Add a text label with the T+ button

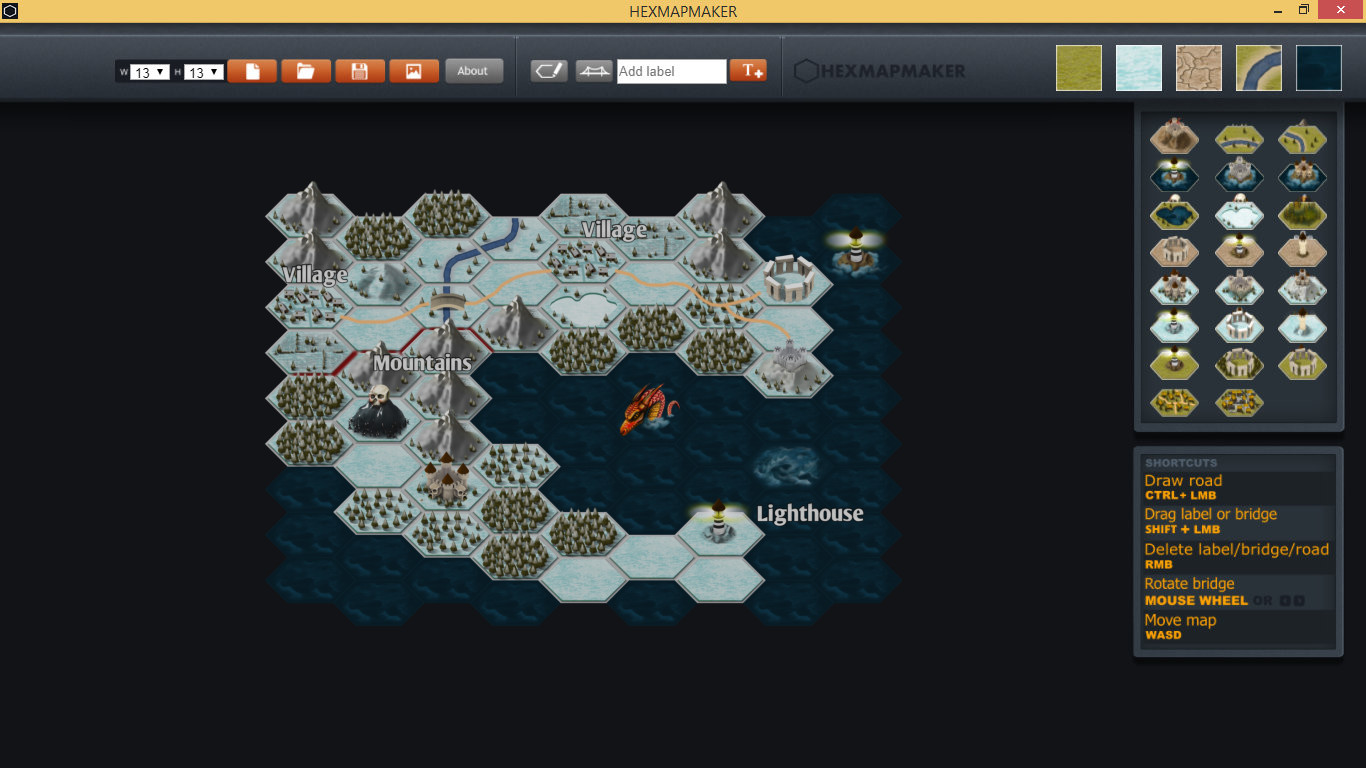[x=748, y=71]
